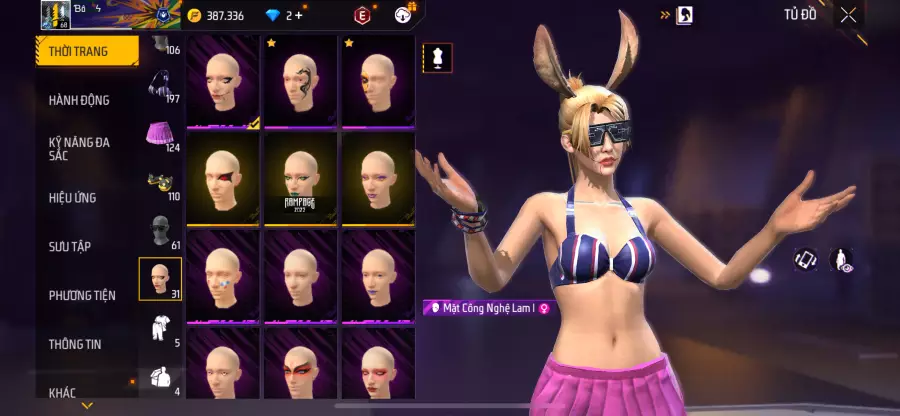Viewport: 900px width, 416px height.
Task: Switch to the Hành Động tab
Action: pyautogui.click(x=80, y=100)
